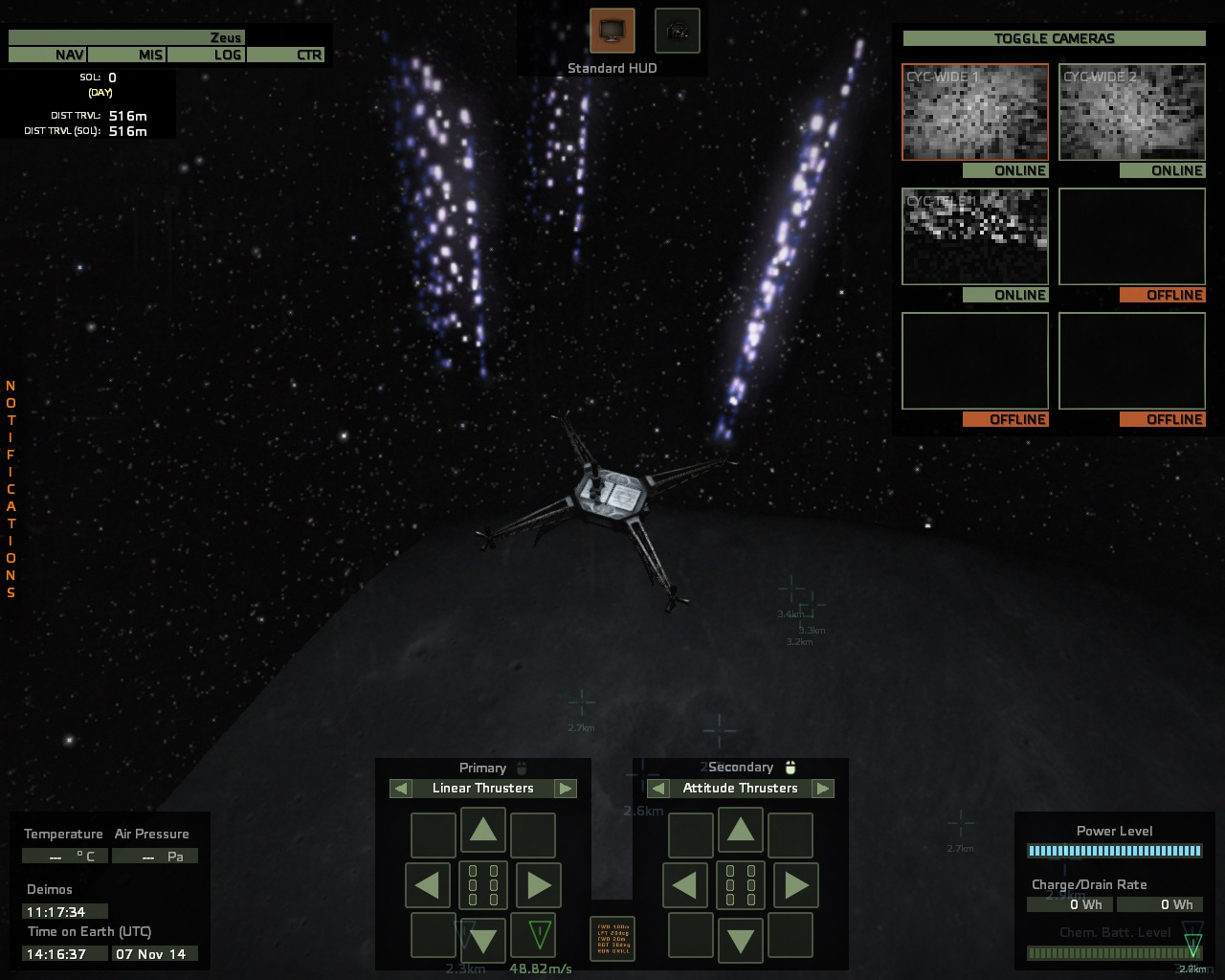The height and width of the screenshot is (980, 1225).
Task: Select the CYC-WIDE 2 camera feed
Action: [x=1132, y=112]
